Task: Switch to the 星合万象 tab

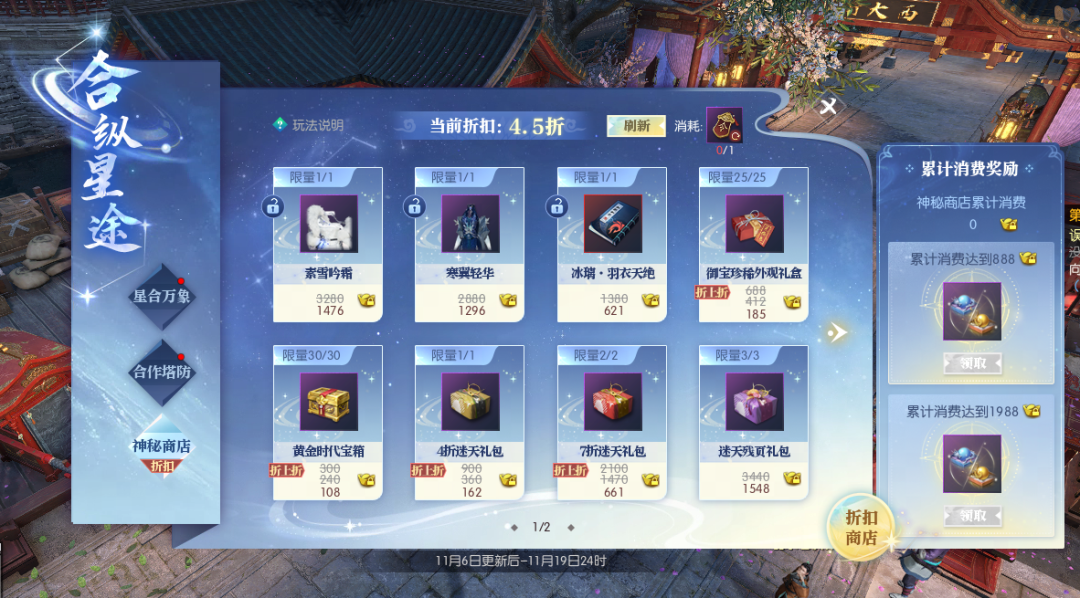Action: coord(162,296)
